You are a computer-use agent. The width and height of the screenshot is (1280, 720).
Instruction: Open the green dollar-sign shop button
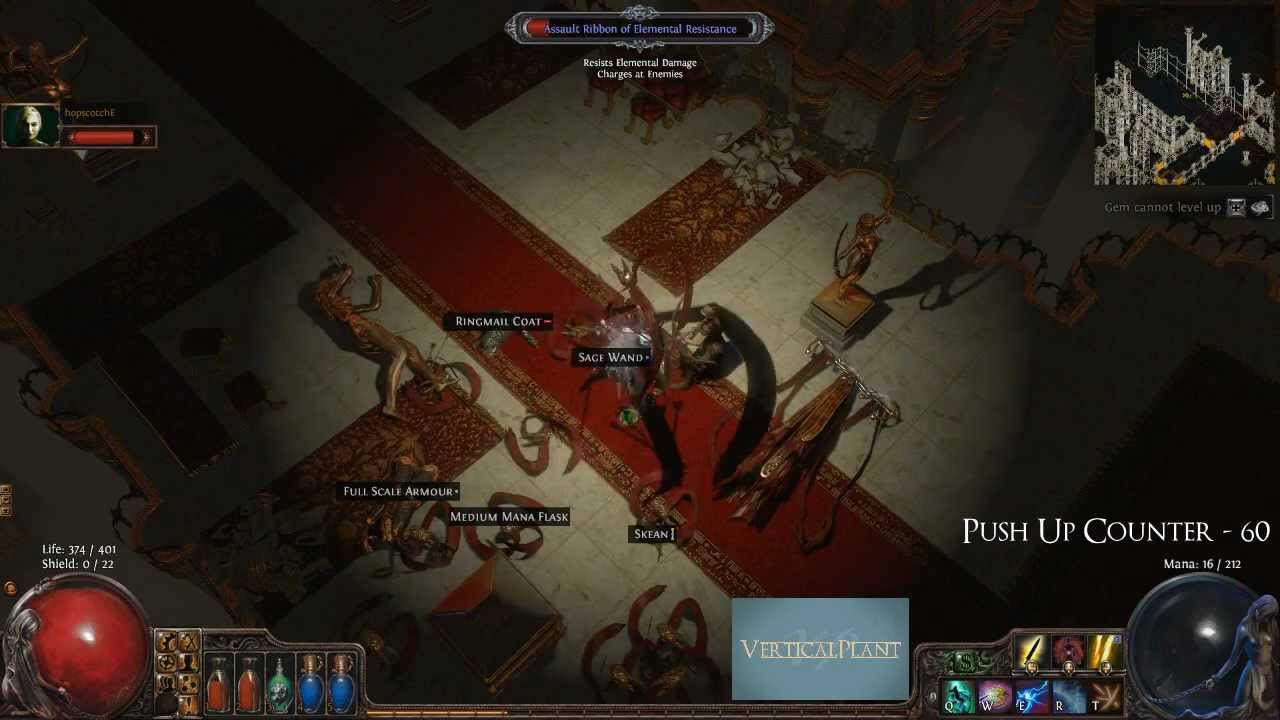[965, 661]
